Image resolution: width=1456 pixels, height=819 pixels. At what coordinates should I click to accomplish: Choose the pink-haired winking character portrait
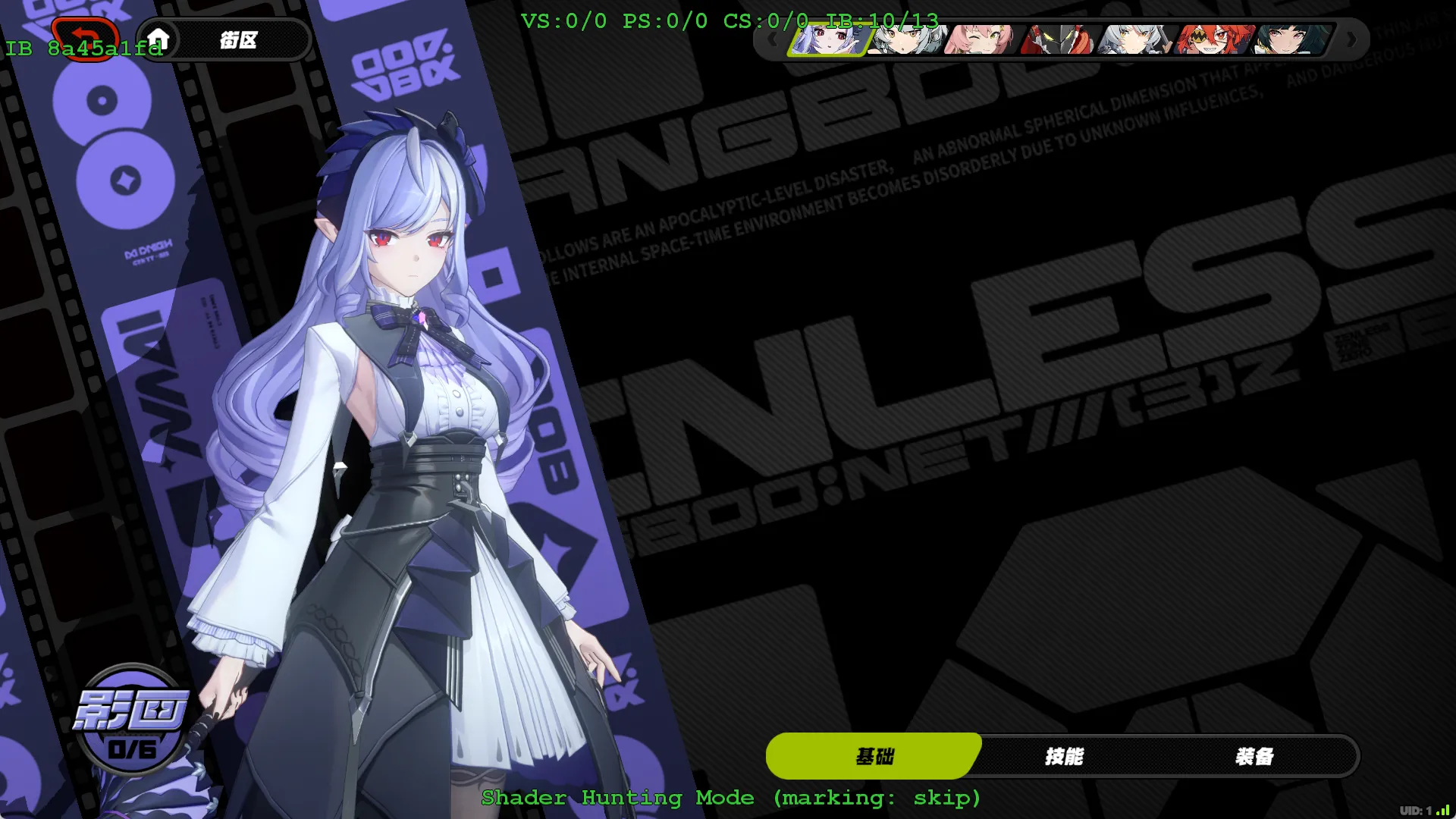pos(981,39)
